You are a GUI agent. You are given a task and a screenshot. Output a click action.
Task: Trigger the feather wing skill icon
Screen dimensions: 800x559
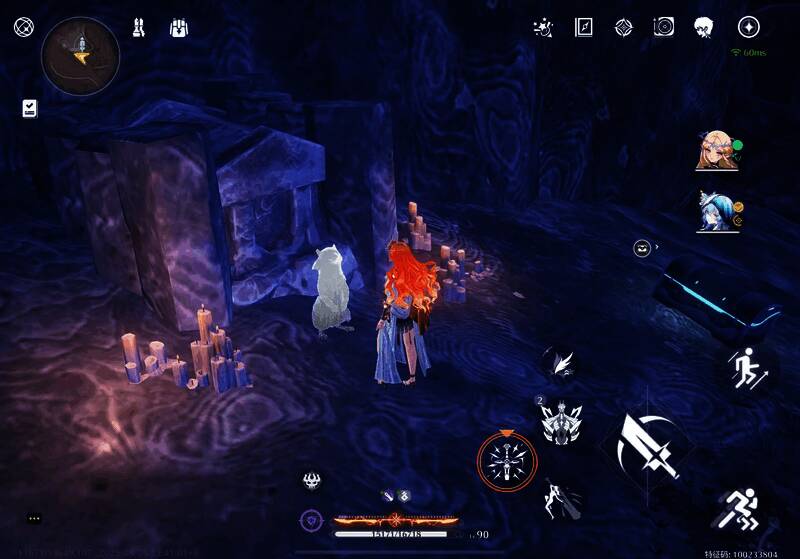point(560,362)
